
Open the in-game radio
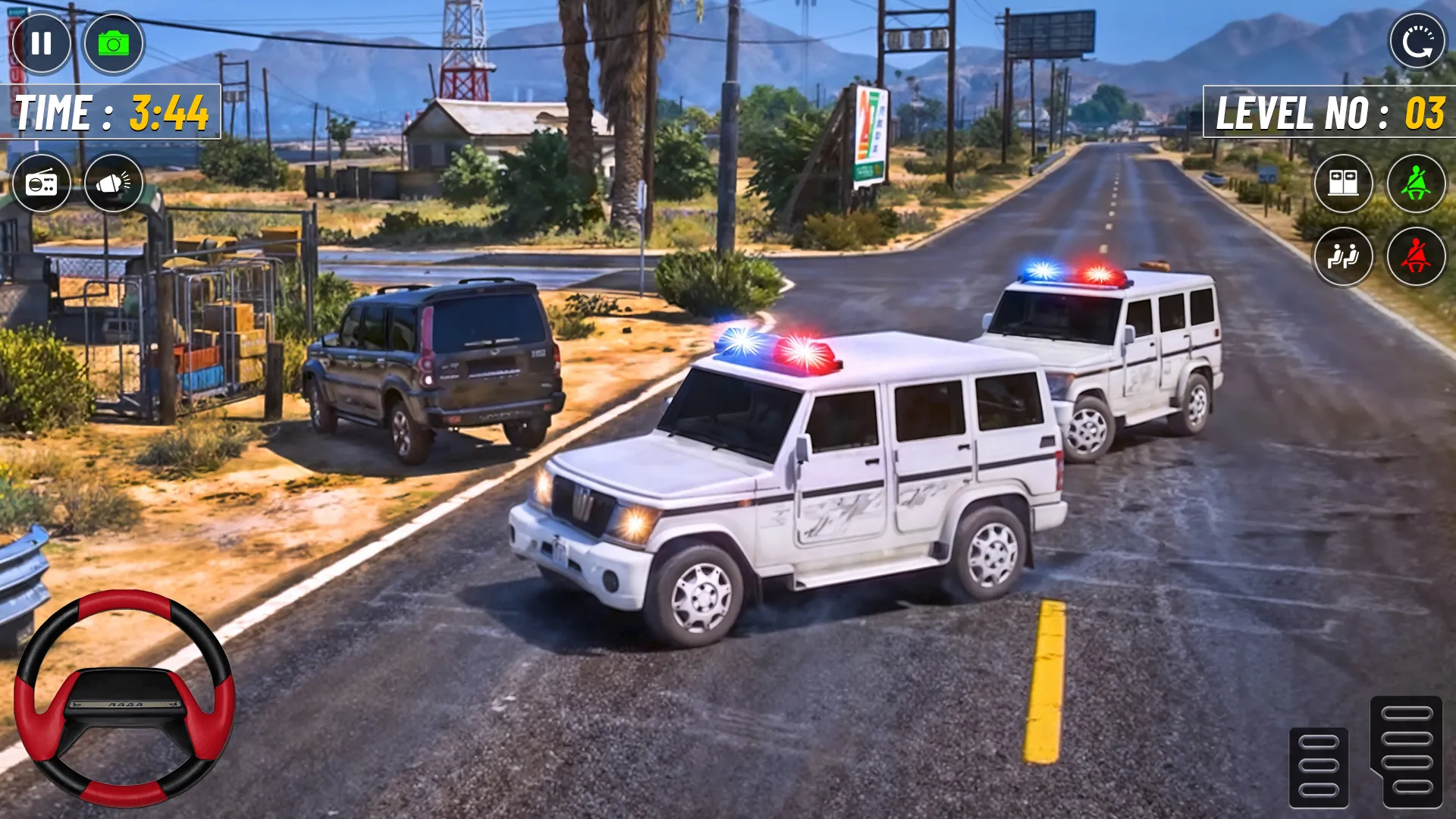tap(43, 184)
